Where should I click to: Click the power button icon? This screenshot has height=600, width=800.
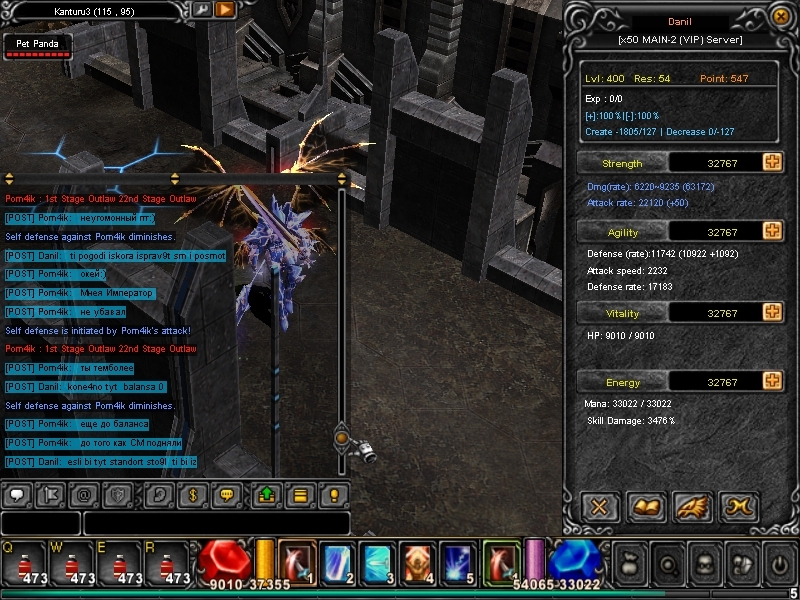[780, 564]
